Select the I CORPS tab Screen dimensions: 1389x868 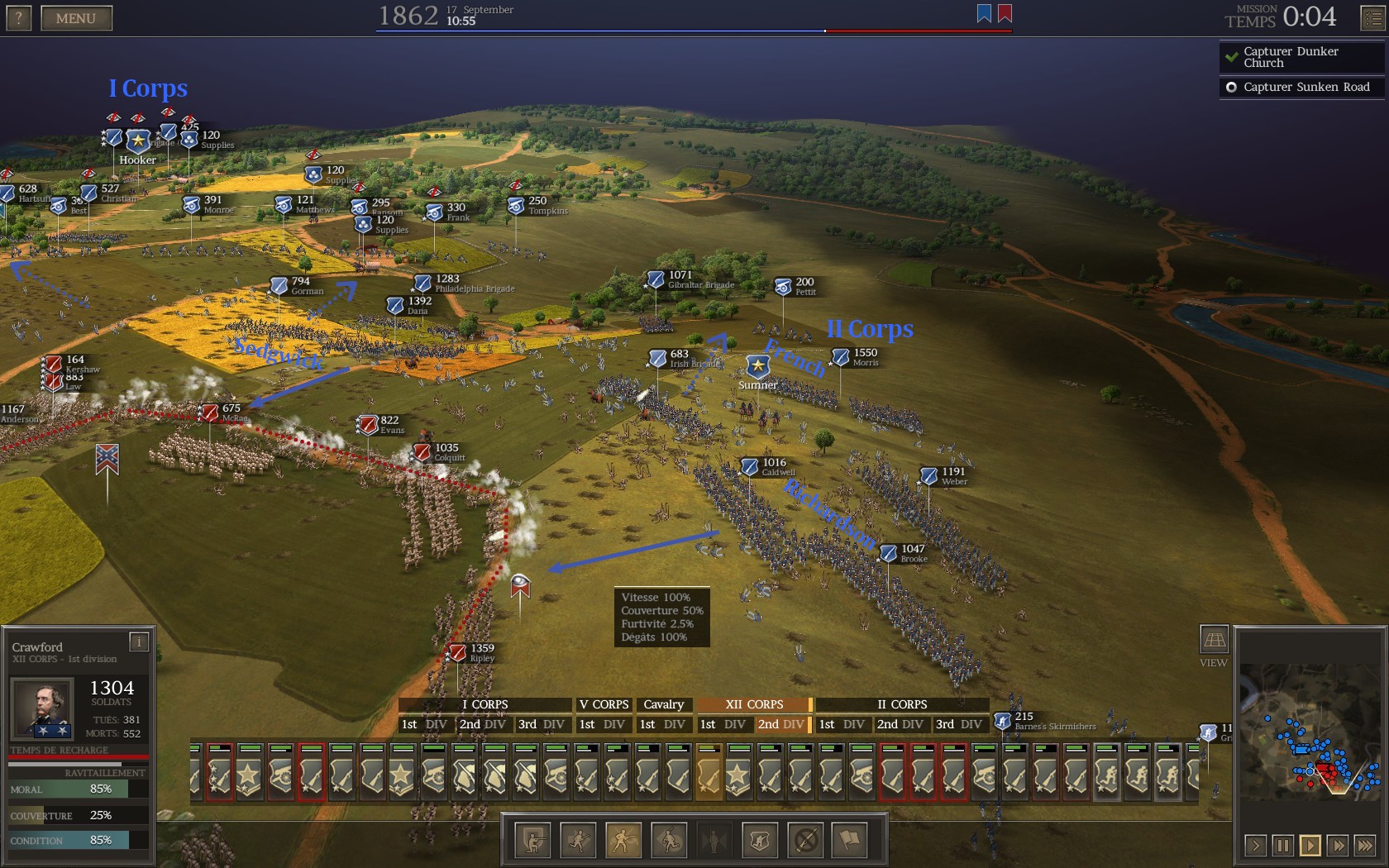point(484,704)
